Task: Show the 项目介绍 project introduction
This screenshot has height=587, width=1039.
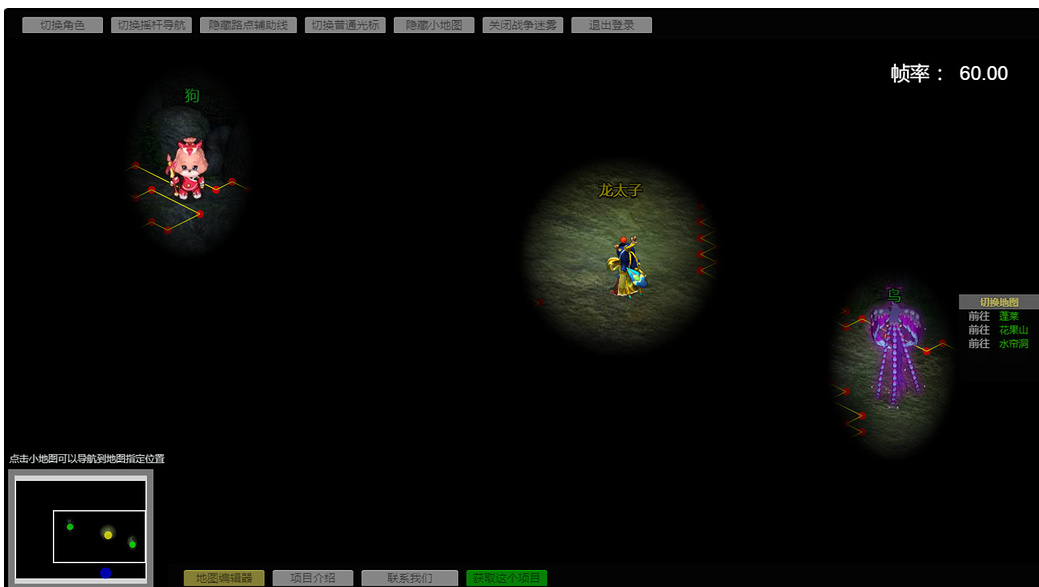Action: [x=312, y=578]
